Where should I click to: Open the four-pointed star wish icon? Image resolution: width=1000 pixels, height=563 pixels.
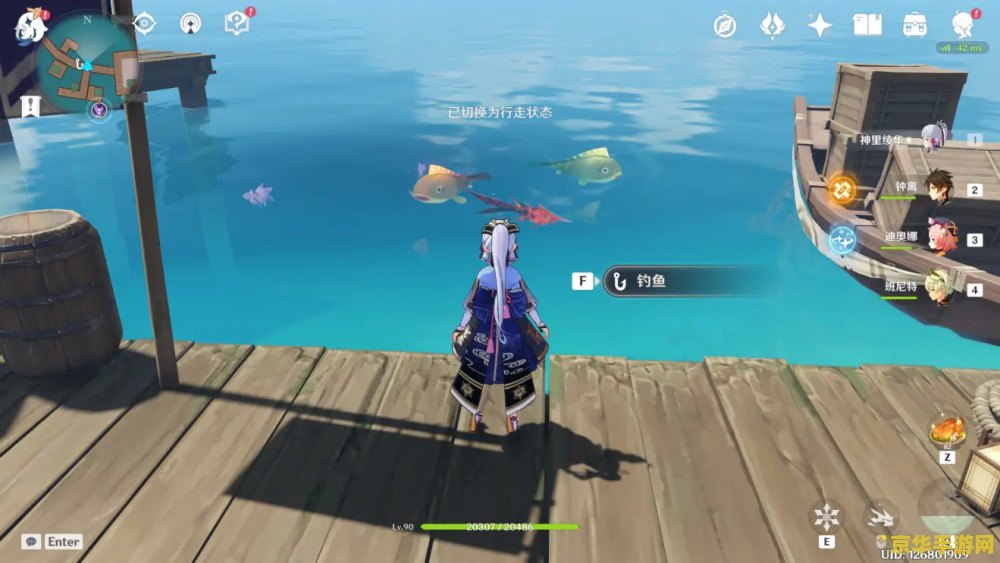[x=819, y=25]
